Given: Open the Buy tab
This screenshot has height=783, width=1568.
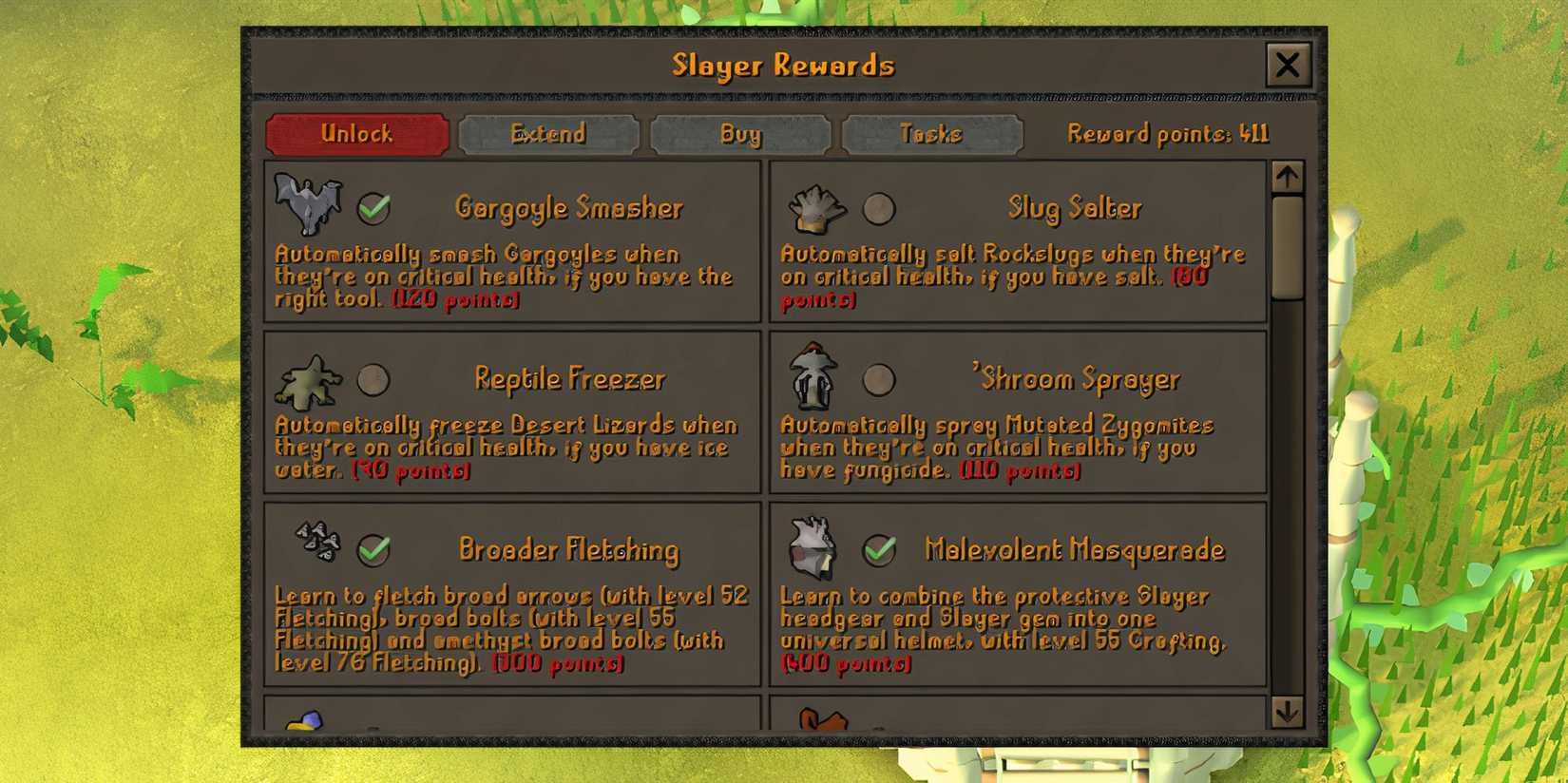Looking at the screenshot, I should 740,134.
